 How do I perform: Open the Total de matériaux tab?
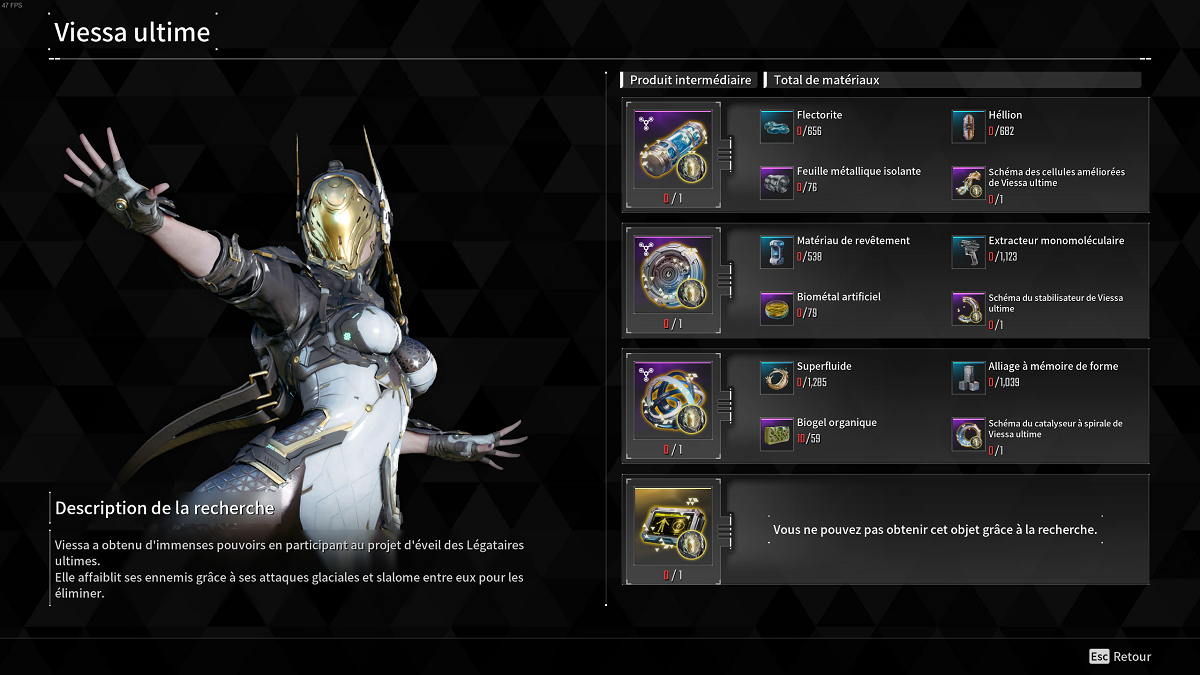826,80
